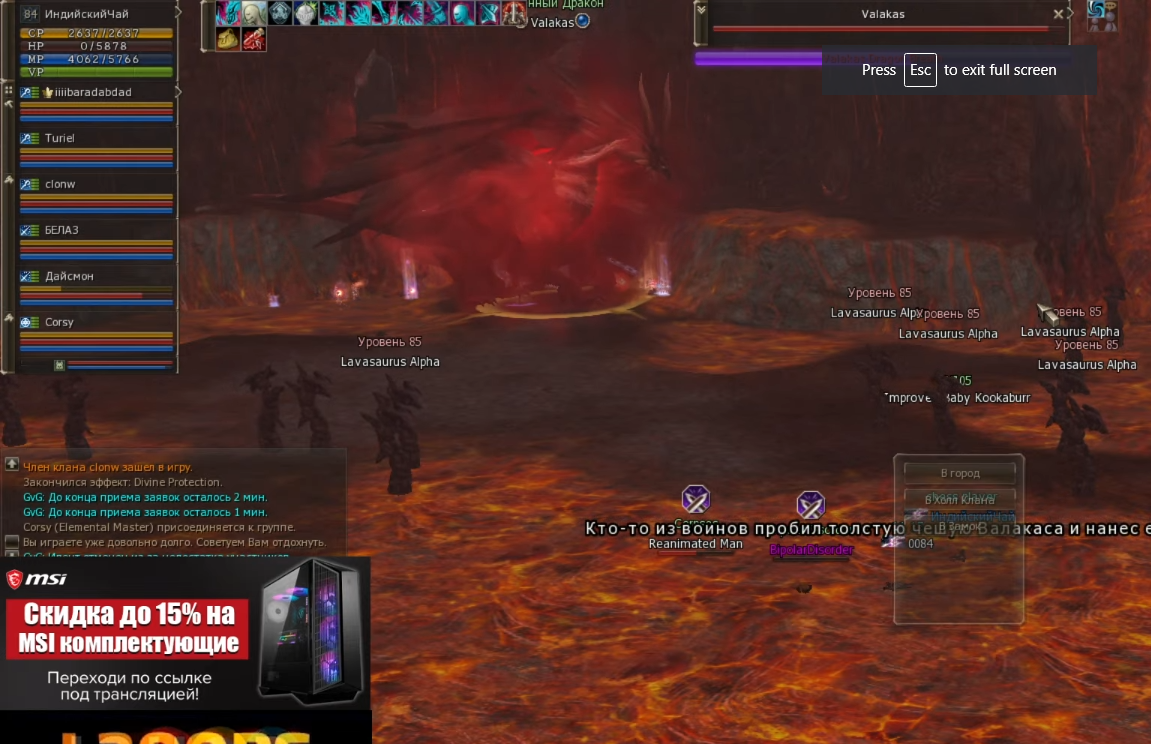Click the pale hooded face buff icon
This screenshot has width=1151, height=744.
tap(254, 13)
